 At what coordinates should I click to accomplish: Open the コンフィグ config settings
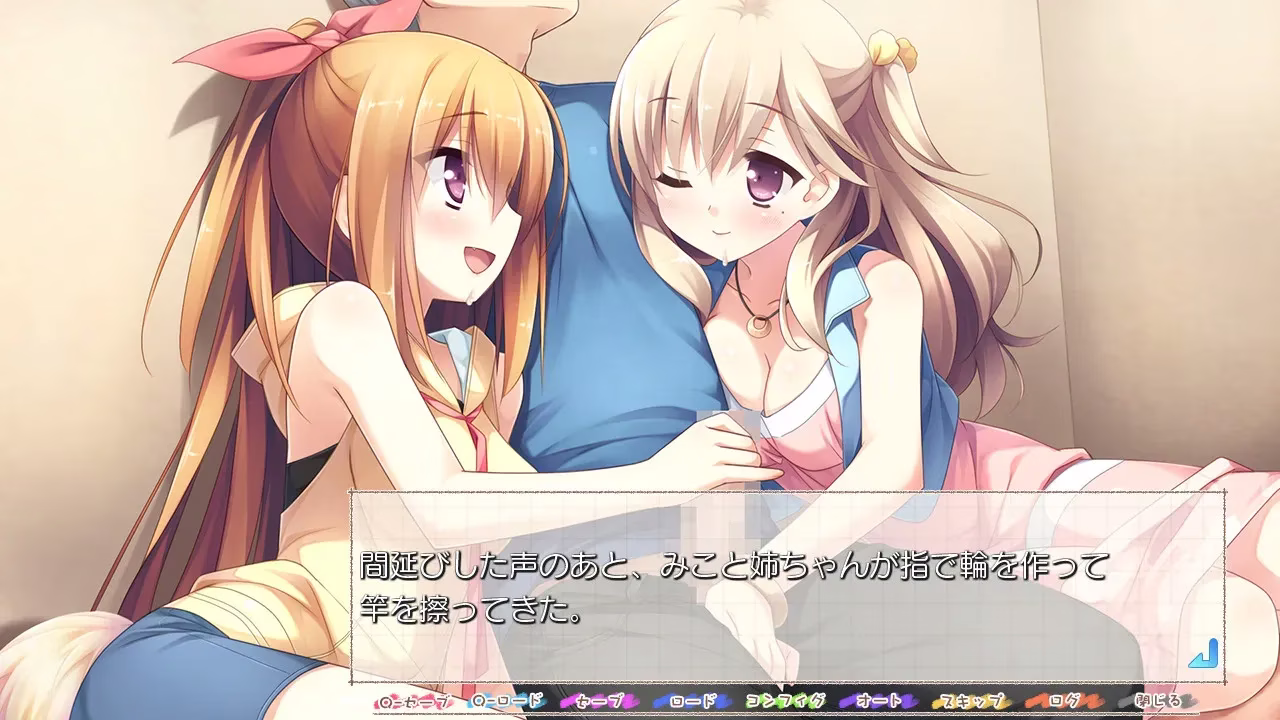point(784,701)
